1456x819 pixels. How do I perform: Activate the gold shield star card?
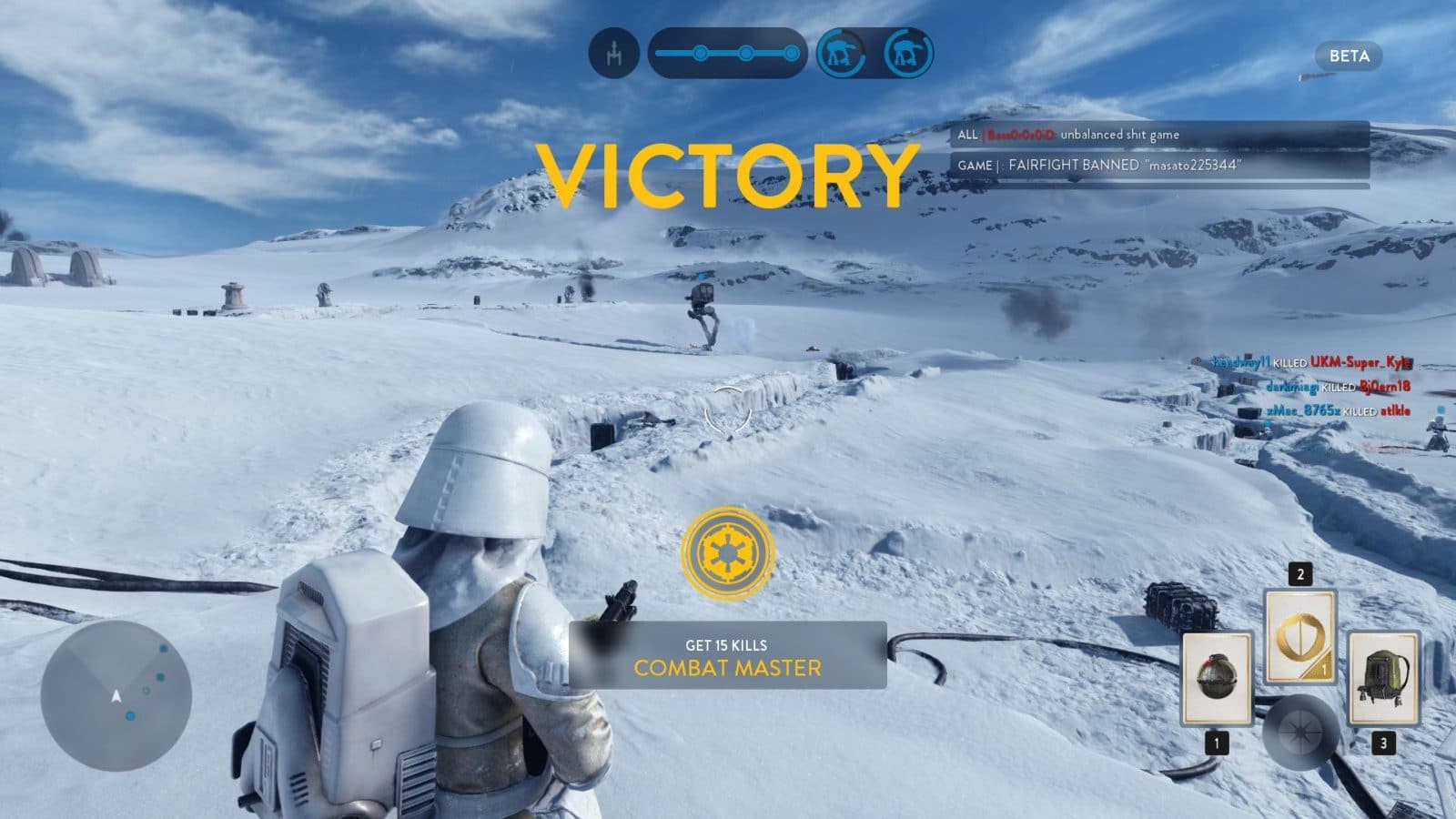click(x=1299, y=636)
